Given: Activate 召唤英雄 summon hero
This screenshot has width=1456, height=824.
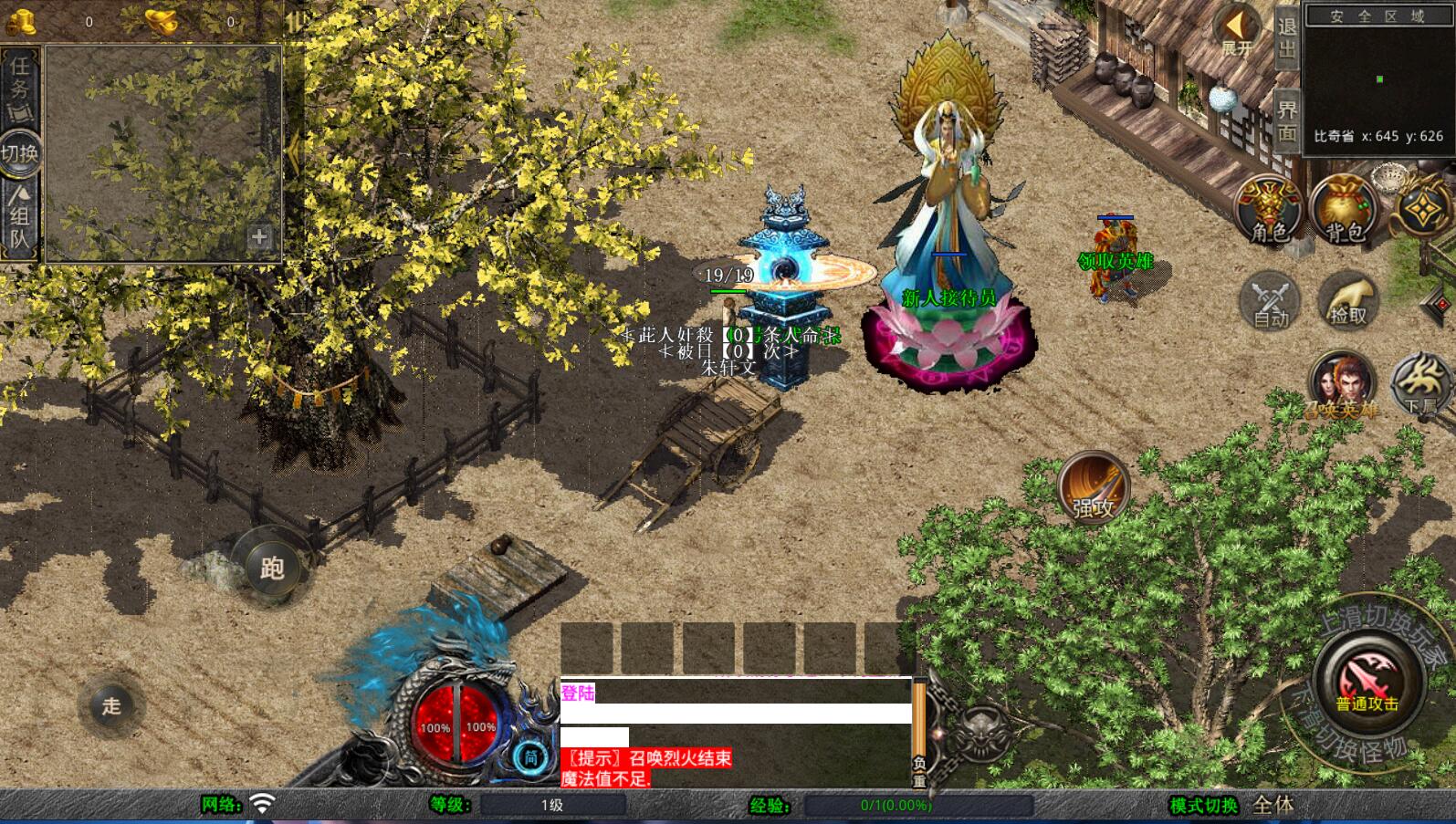Looking at the screenshot, I should click(1341, 385).
